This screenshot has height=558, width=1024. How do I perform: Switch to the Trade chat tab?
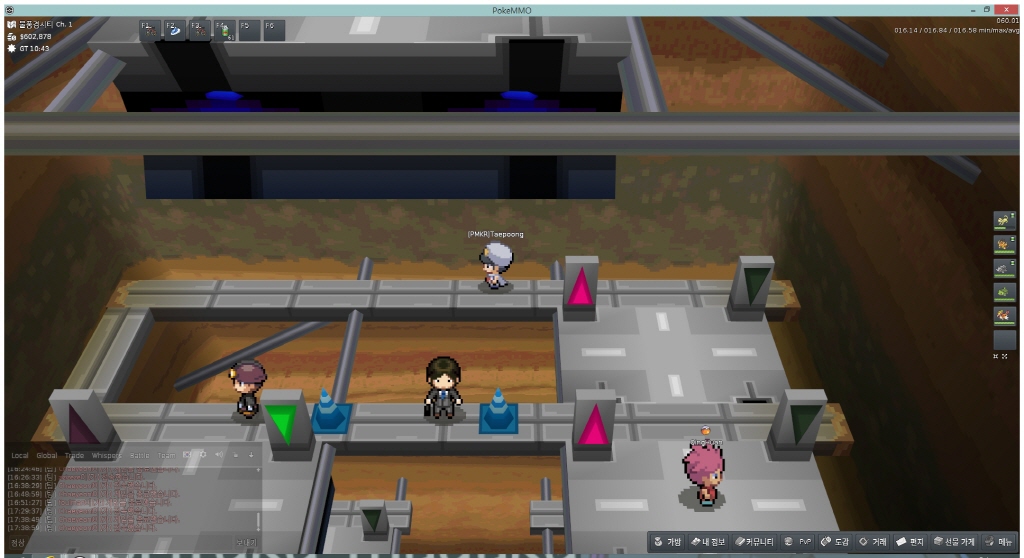click(x=74, y=455)
